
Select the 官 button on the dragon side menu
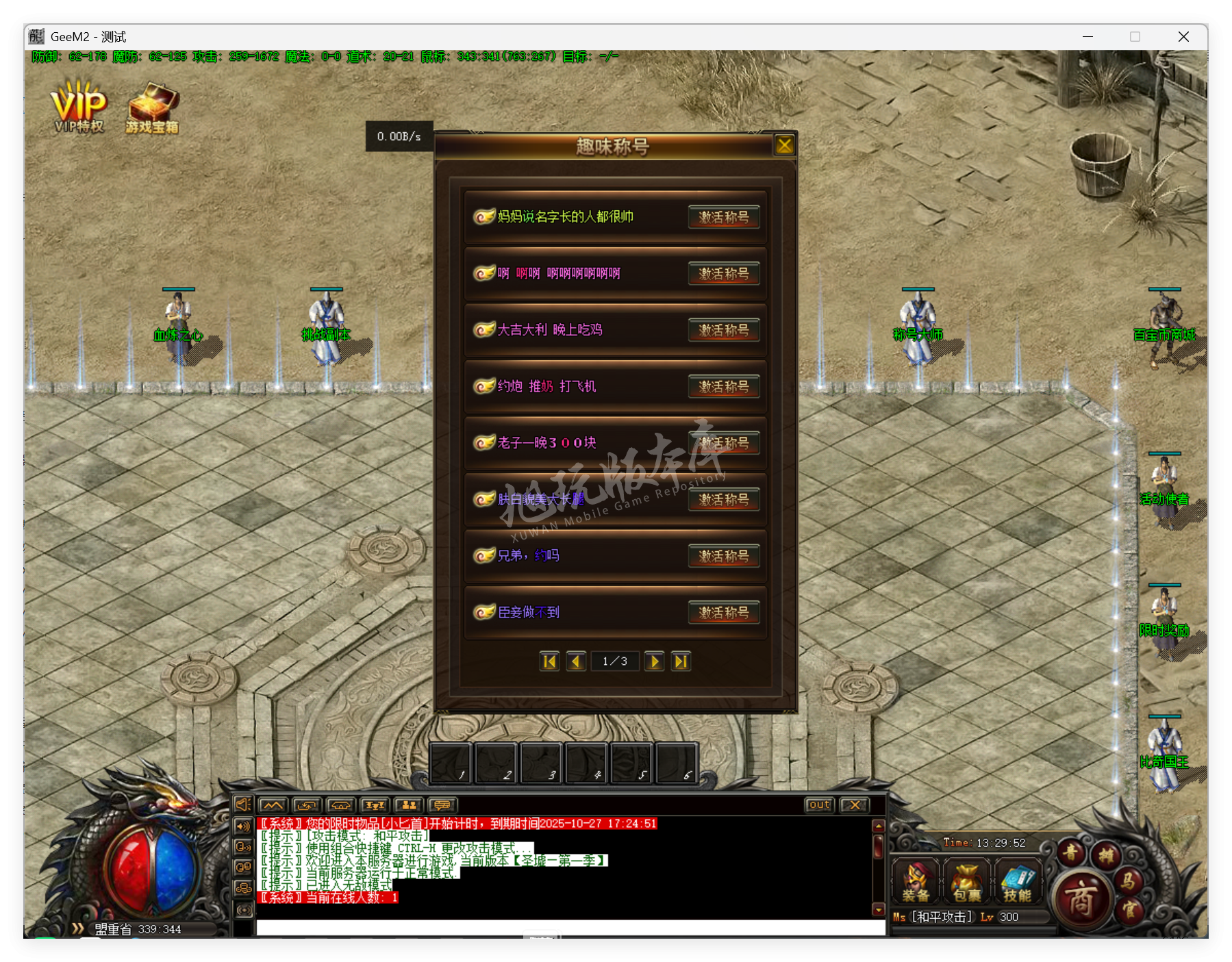click(x=1131, y=909)
